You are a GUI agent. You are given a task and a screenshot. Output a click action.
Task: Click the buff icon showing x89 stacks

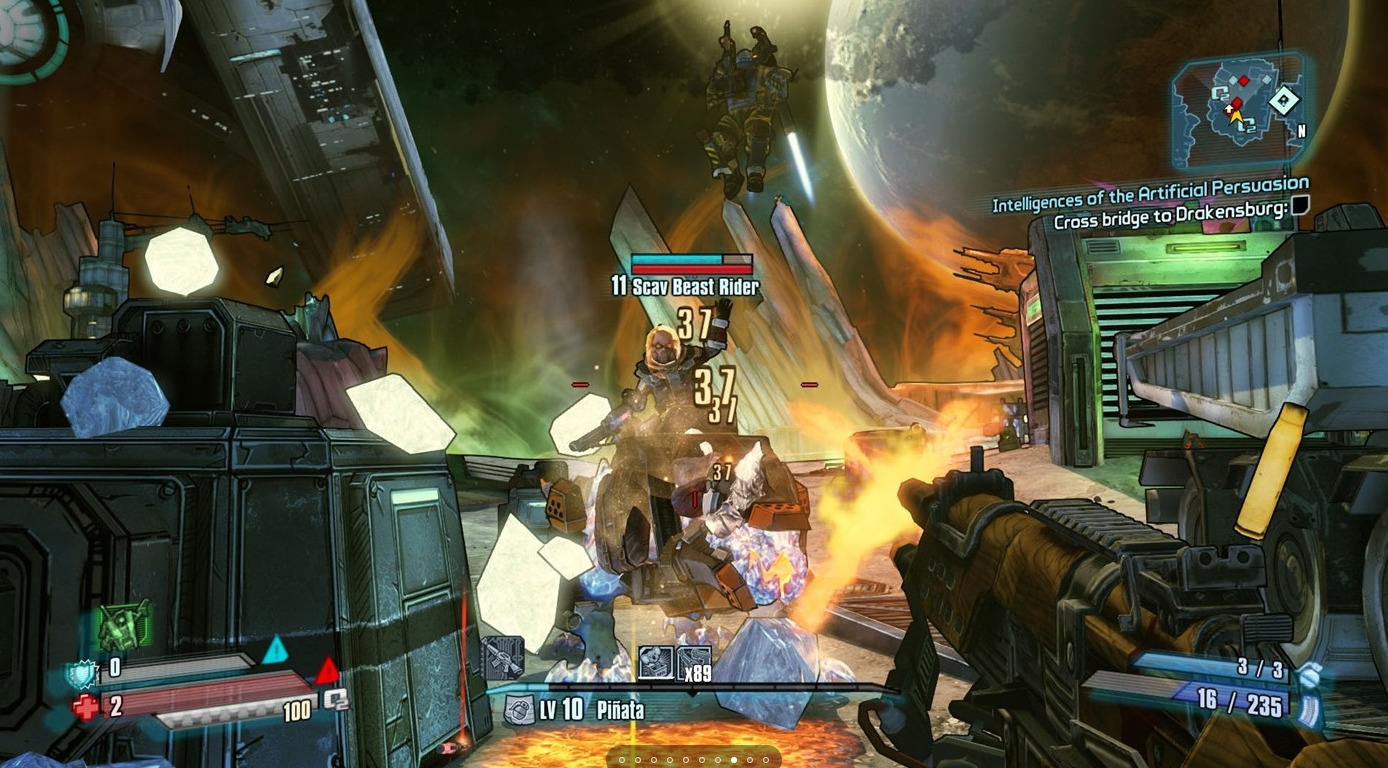694,660
